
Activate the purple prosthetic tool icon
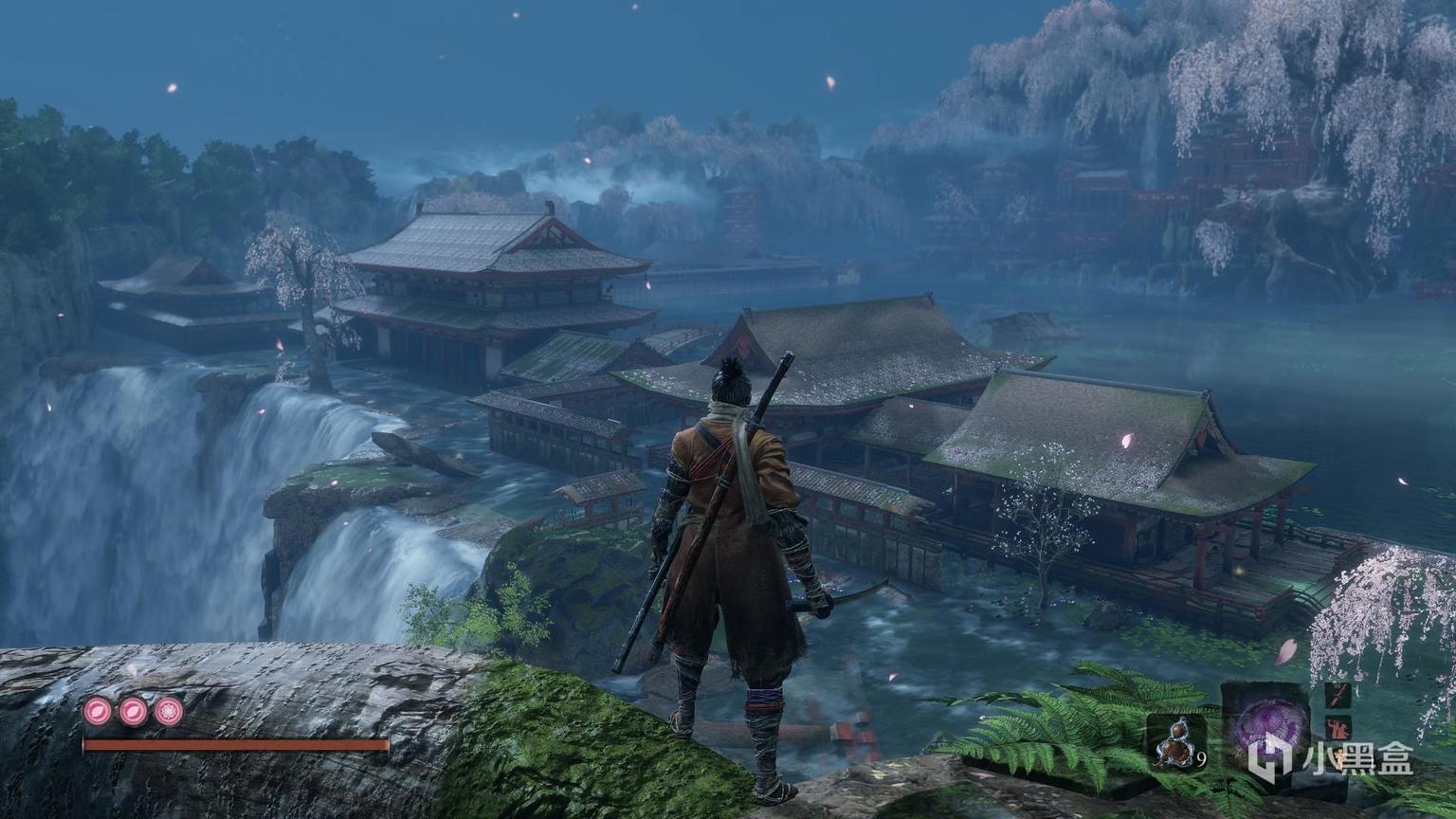tap(1270, 727)
